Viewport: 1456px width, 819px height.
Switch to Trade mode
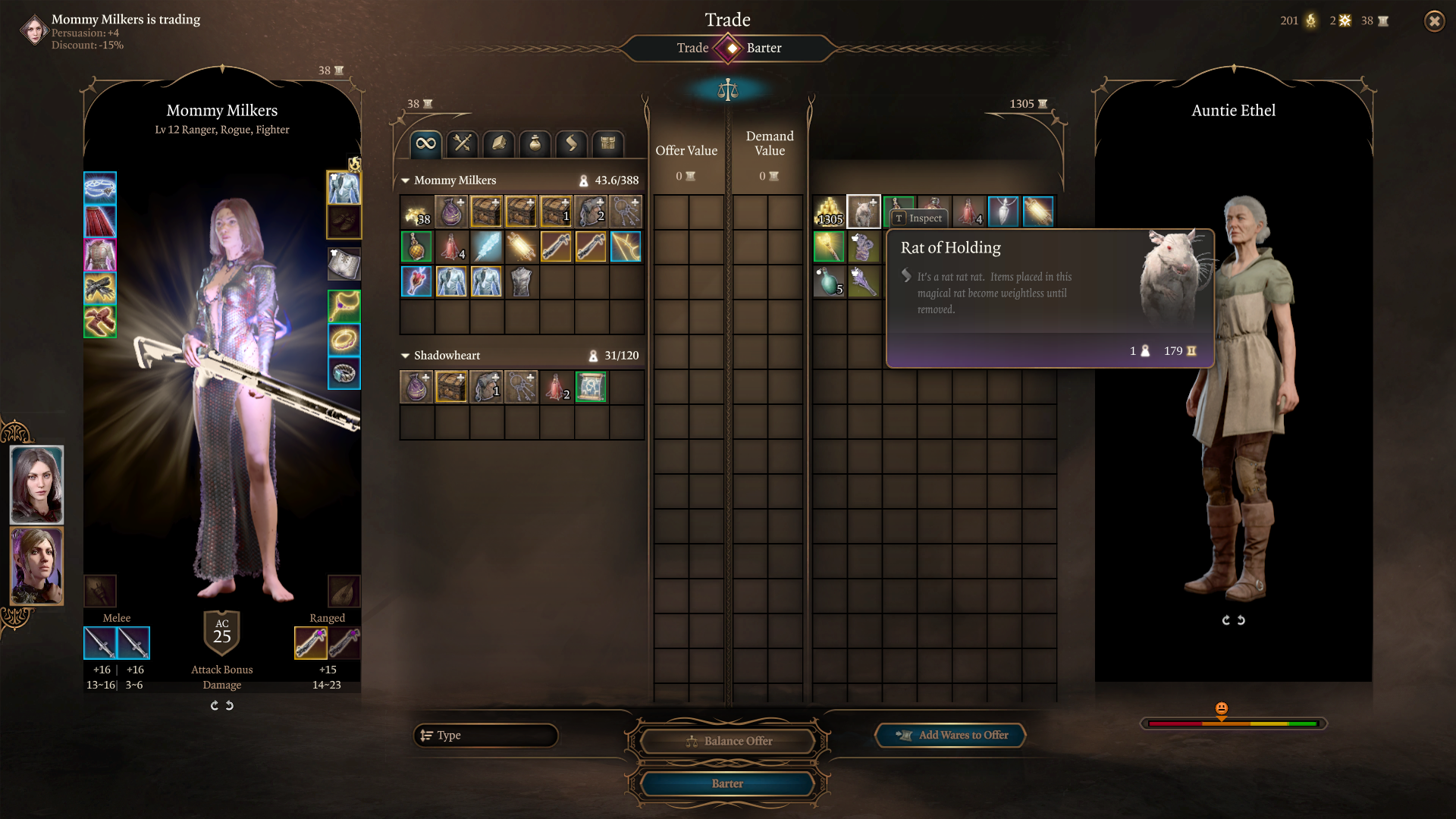[692, 48]
